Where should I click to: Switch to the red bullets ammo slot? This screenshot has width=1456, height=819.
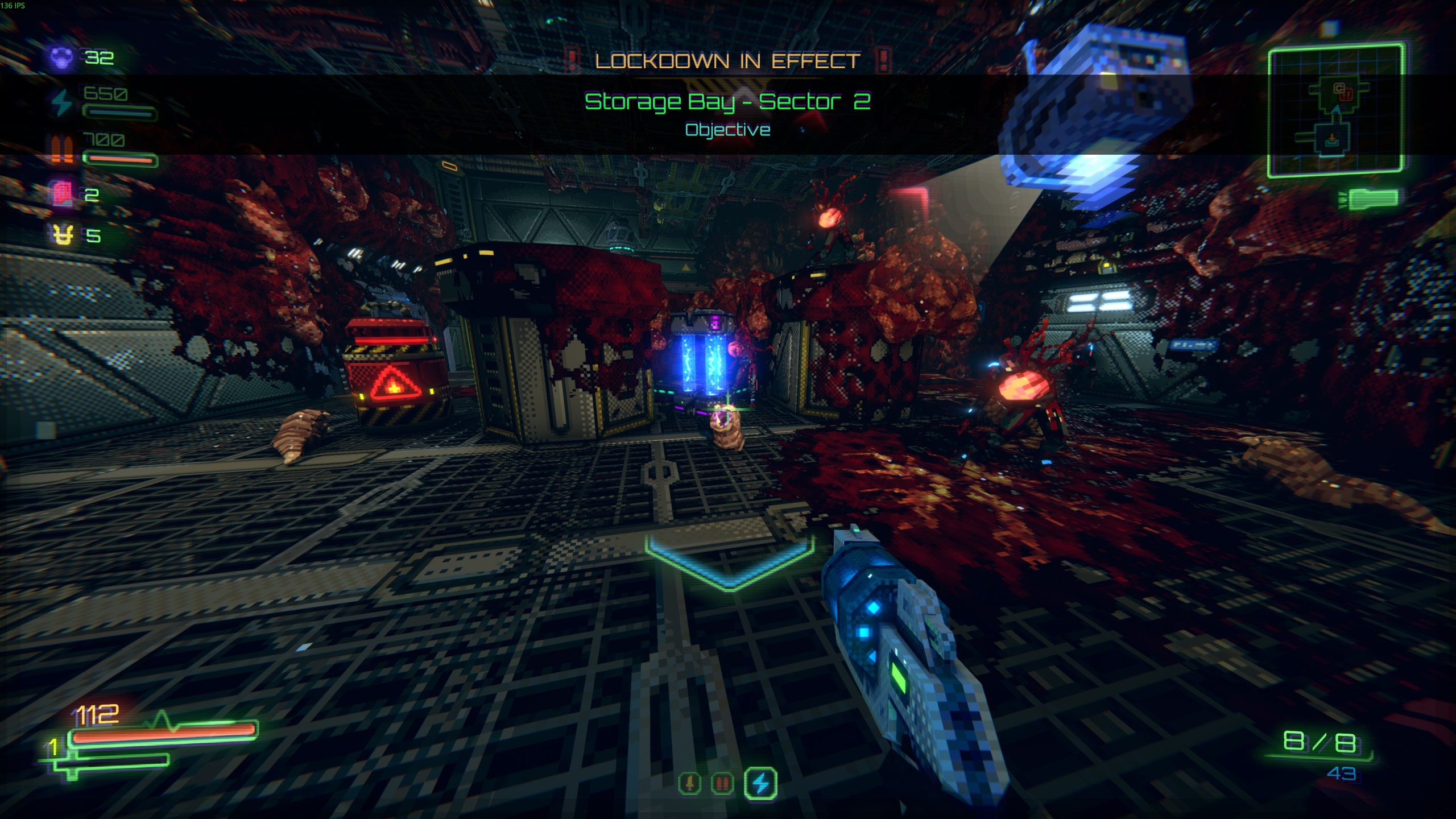tap(722, 784)
